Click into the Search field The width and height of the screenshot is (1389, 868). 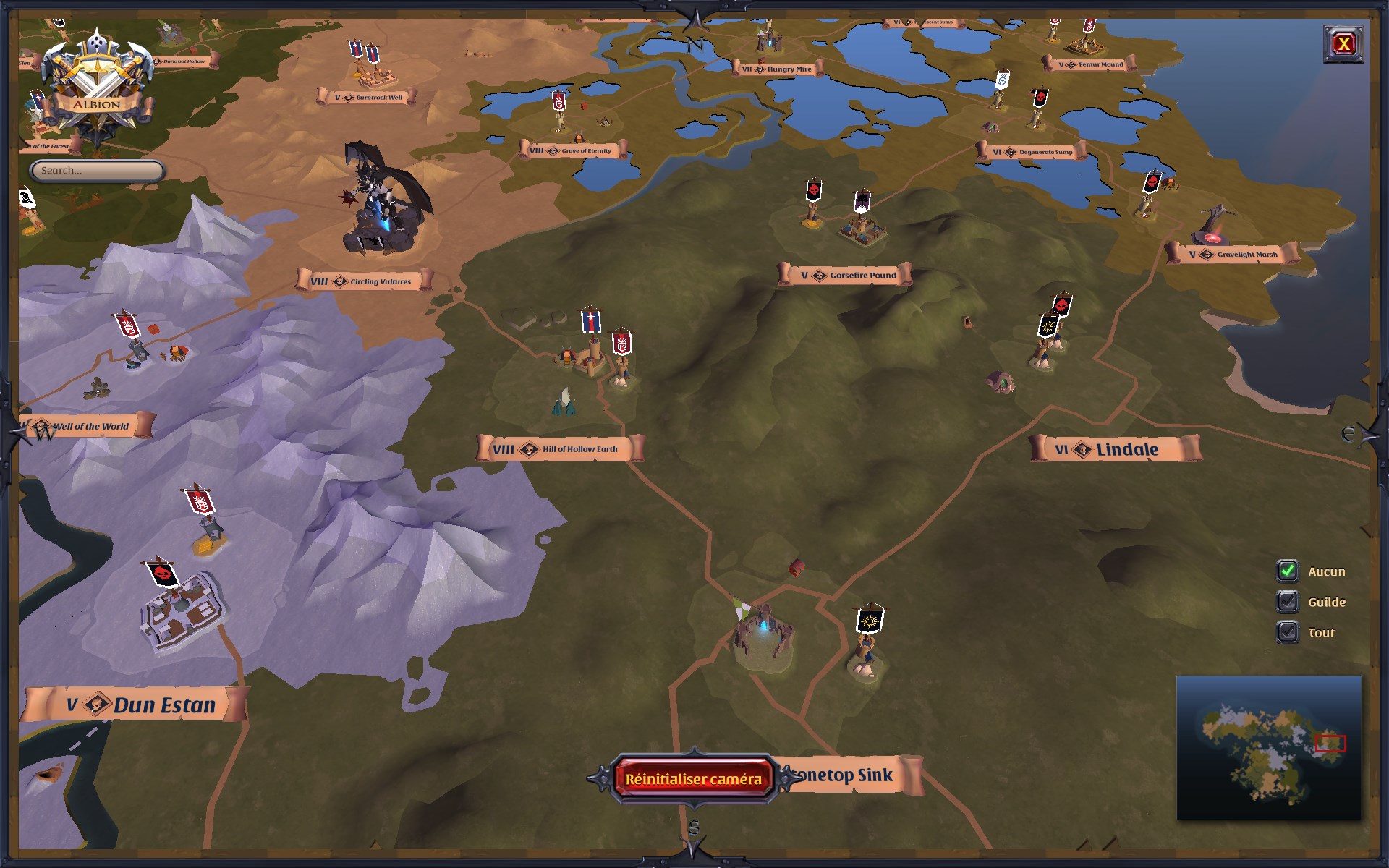(x=96, y=171)
